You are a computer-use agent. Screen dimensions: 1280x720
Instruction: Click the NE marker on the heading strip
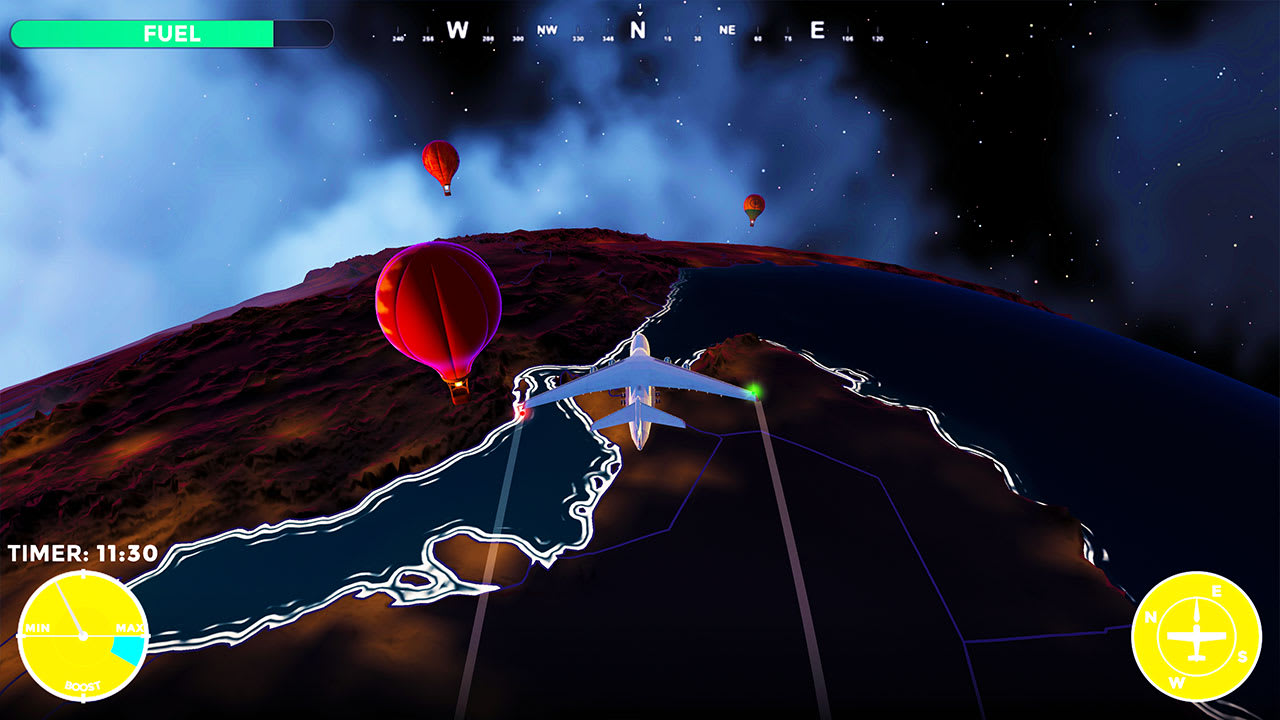727,30
